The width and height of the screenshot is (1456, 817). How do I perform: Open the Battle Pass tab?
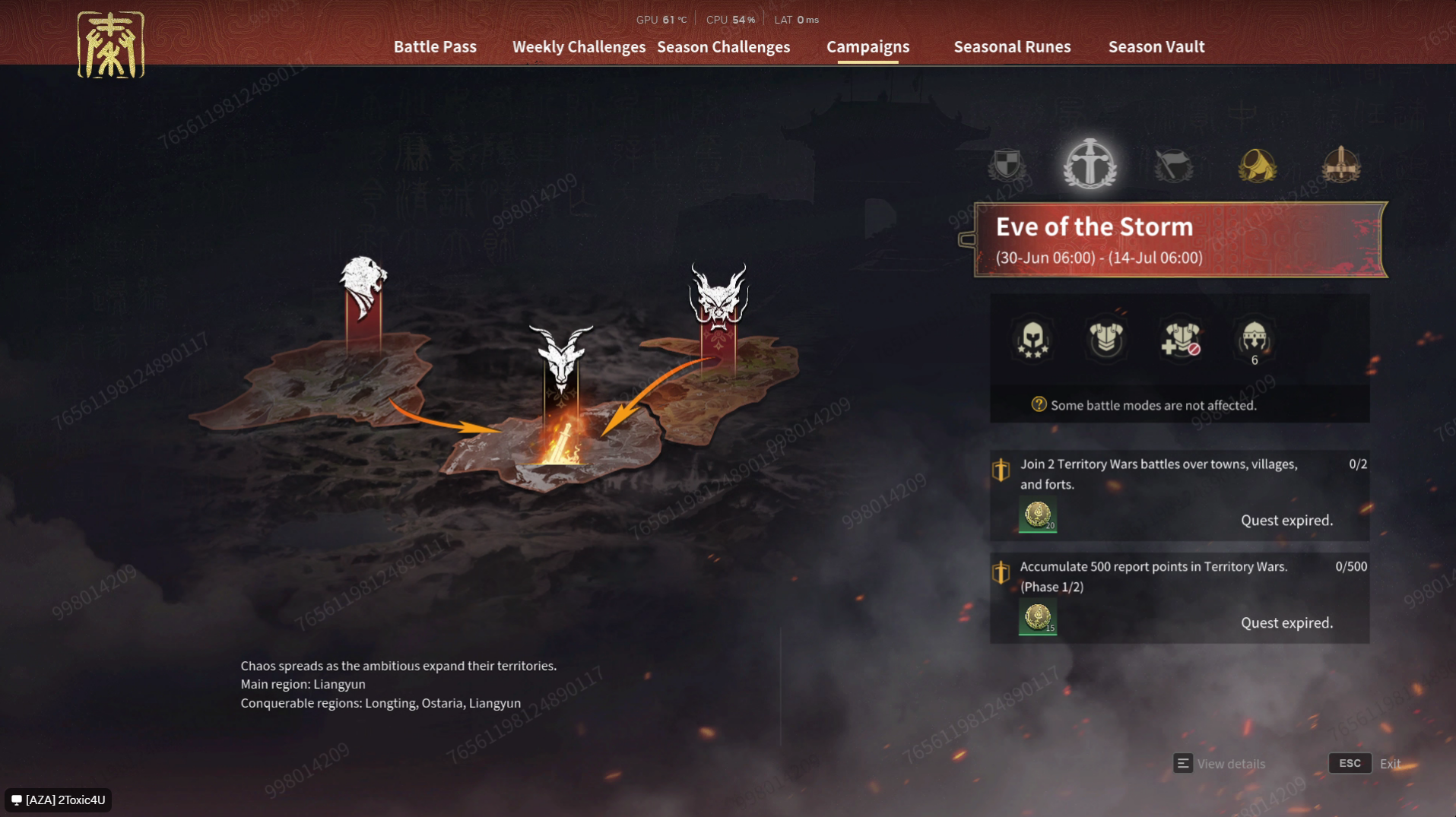tap(435, 46)
